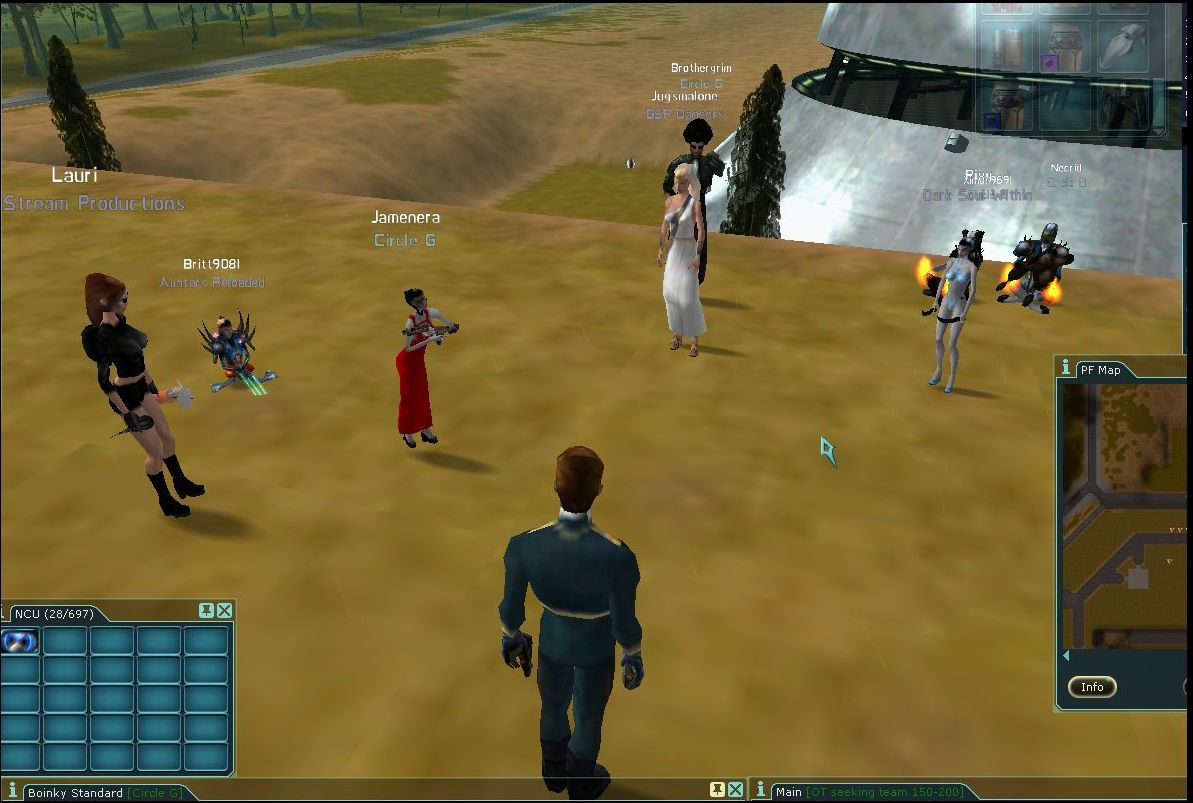Pin the chat window left of Main
Screen dimensions: 1193x803
click(x=716, y=790)
